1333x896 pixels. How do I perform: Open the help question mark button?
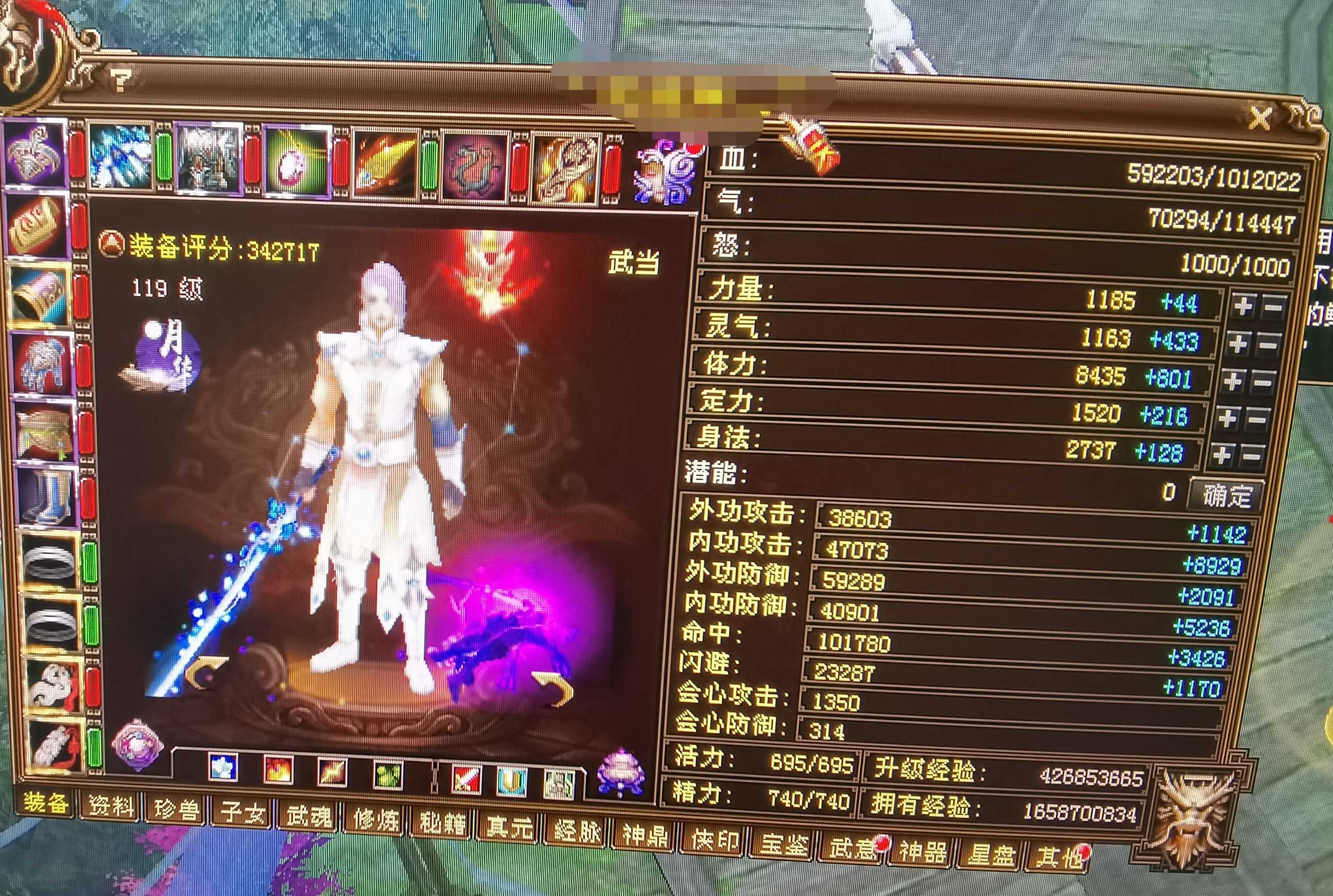[x=121, y=80]
